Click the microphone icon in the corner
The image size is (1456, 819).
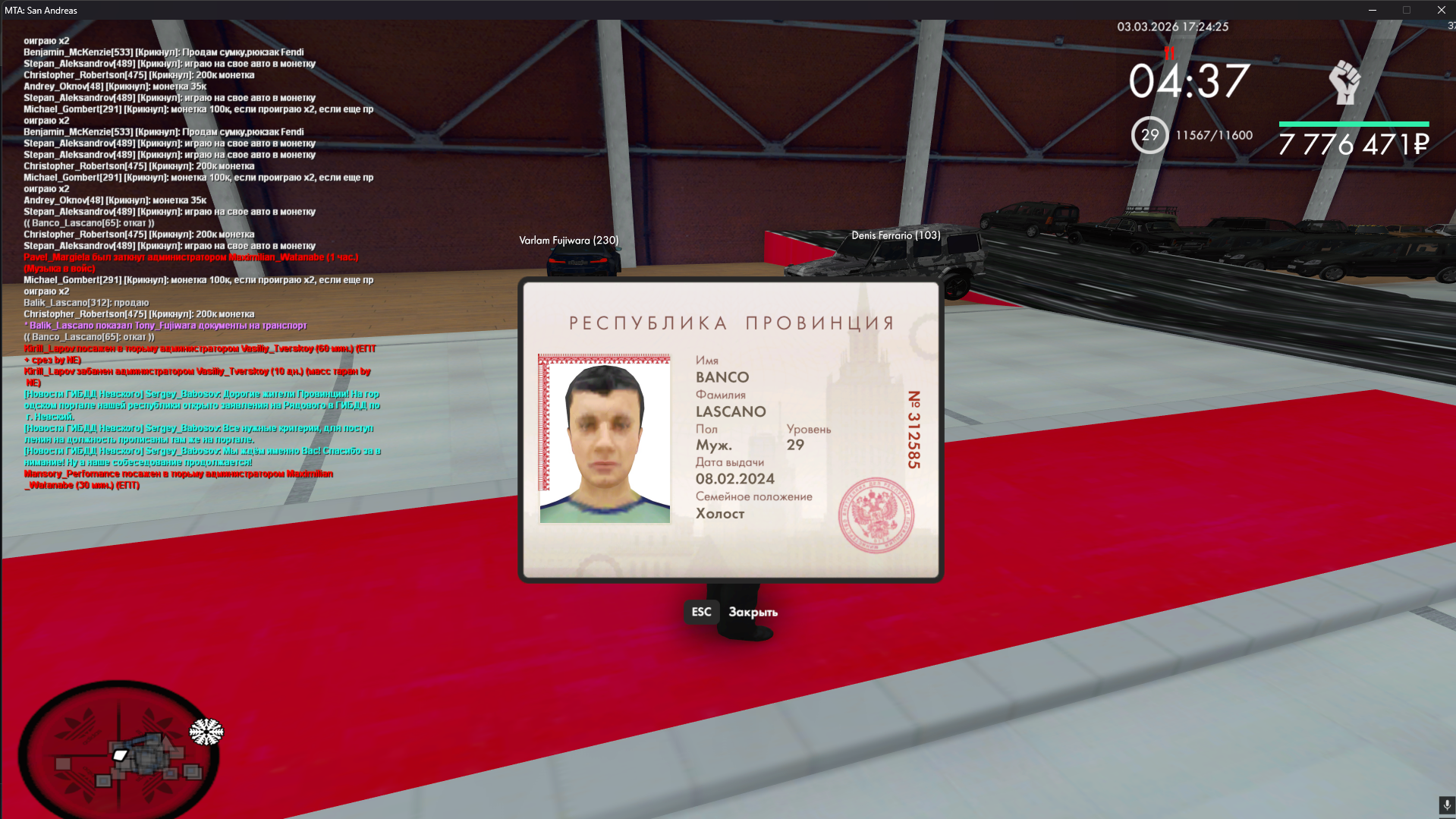(x=1446, y=805)
